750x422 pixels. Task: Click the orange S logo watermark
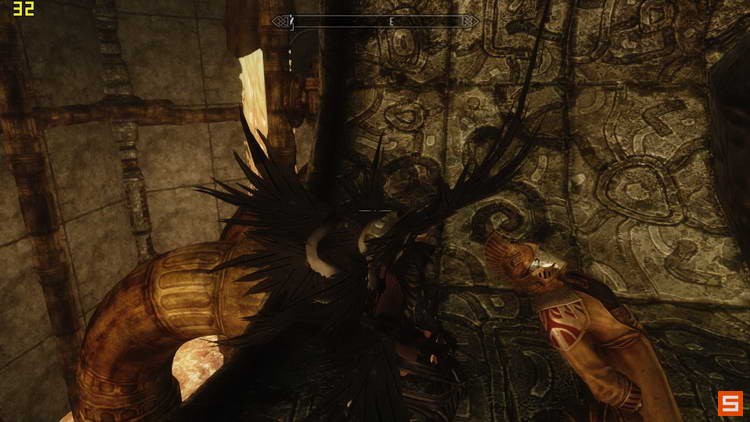[729, 402]
